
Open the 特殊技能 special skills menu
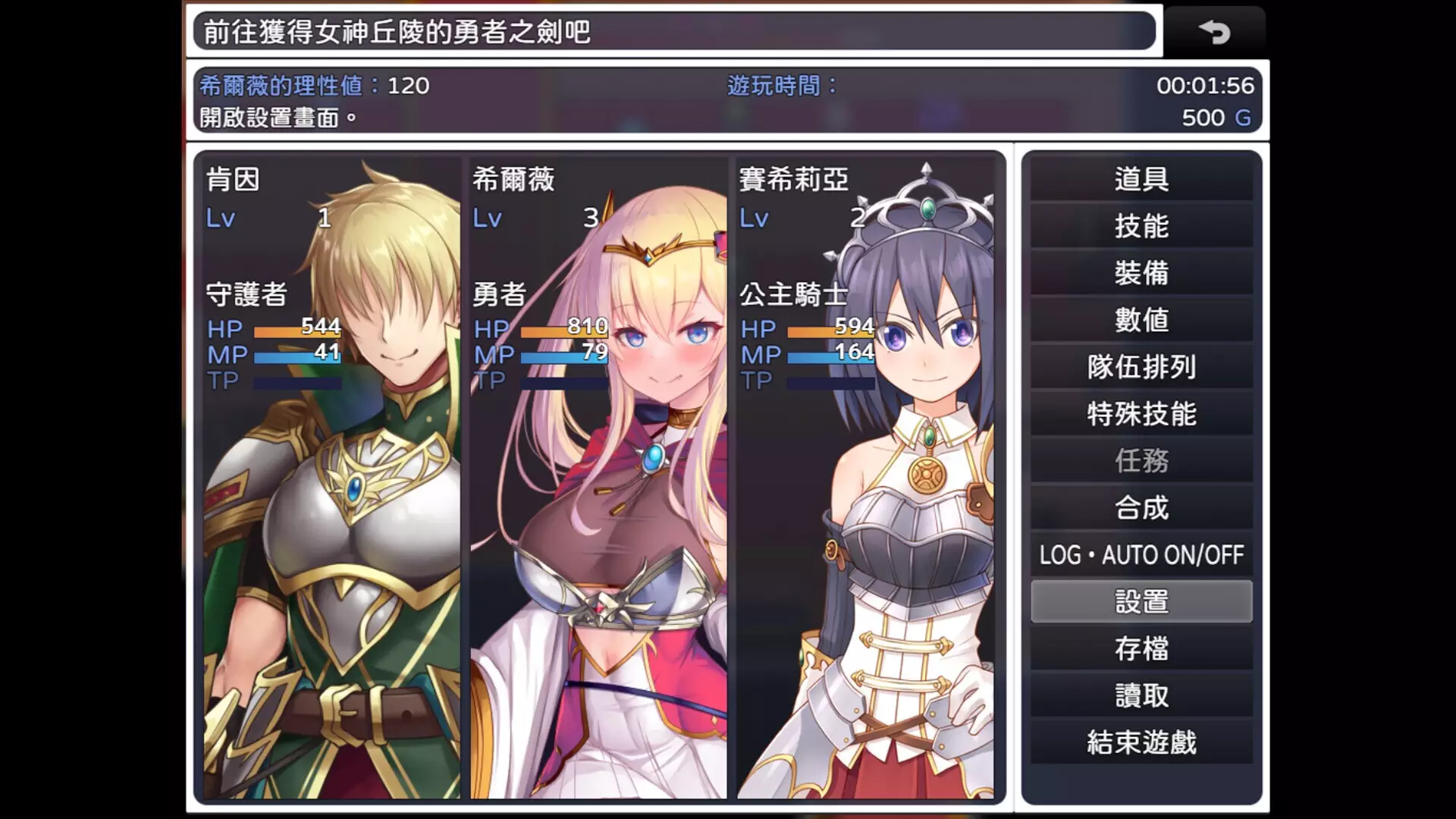[1144, 415]
